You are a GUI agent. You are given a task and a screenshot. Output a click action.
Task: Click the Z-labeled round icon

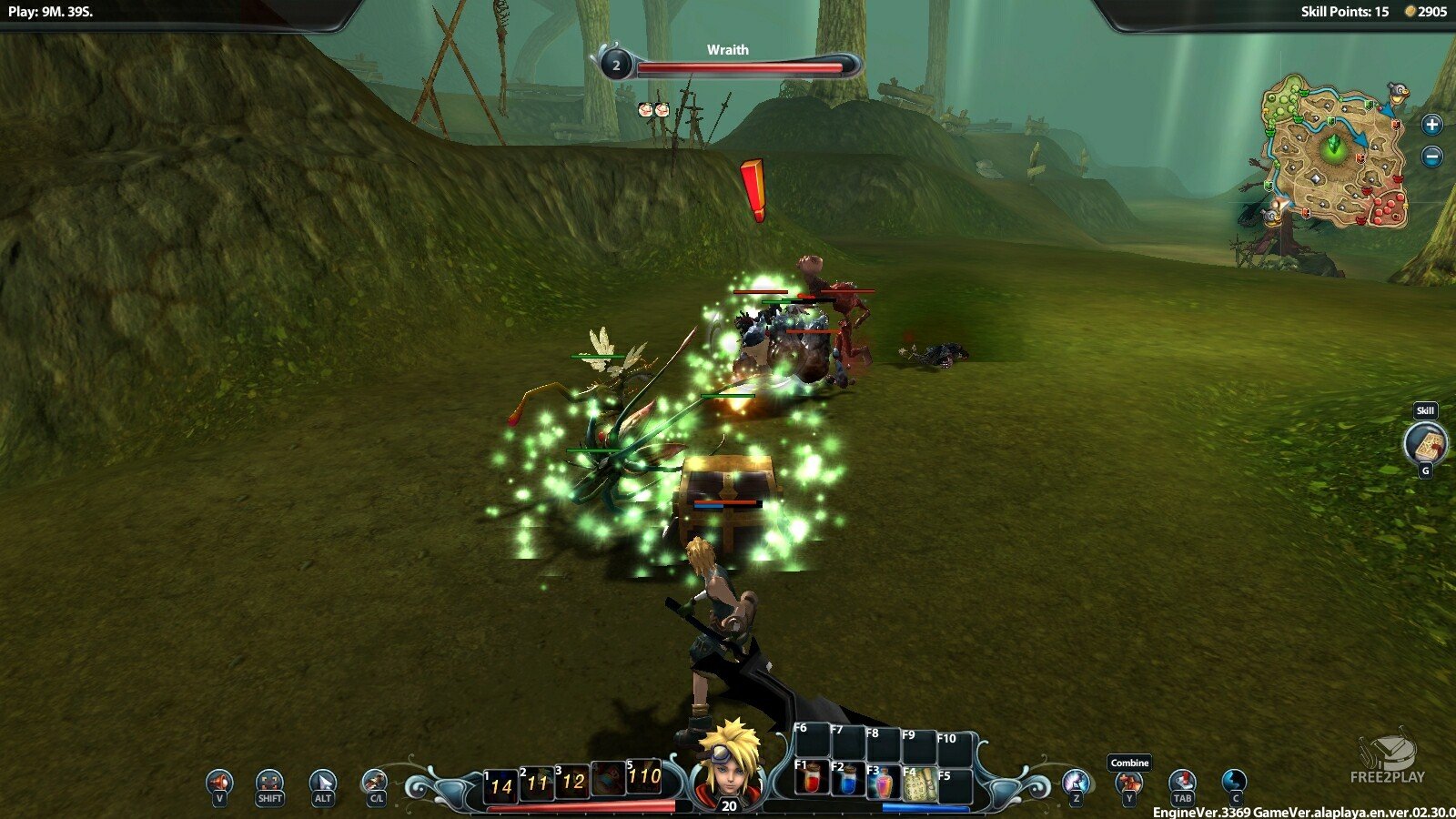click(x=1077, y=782)
